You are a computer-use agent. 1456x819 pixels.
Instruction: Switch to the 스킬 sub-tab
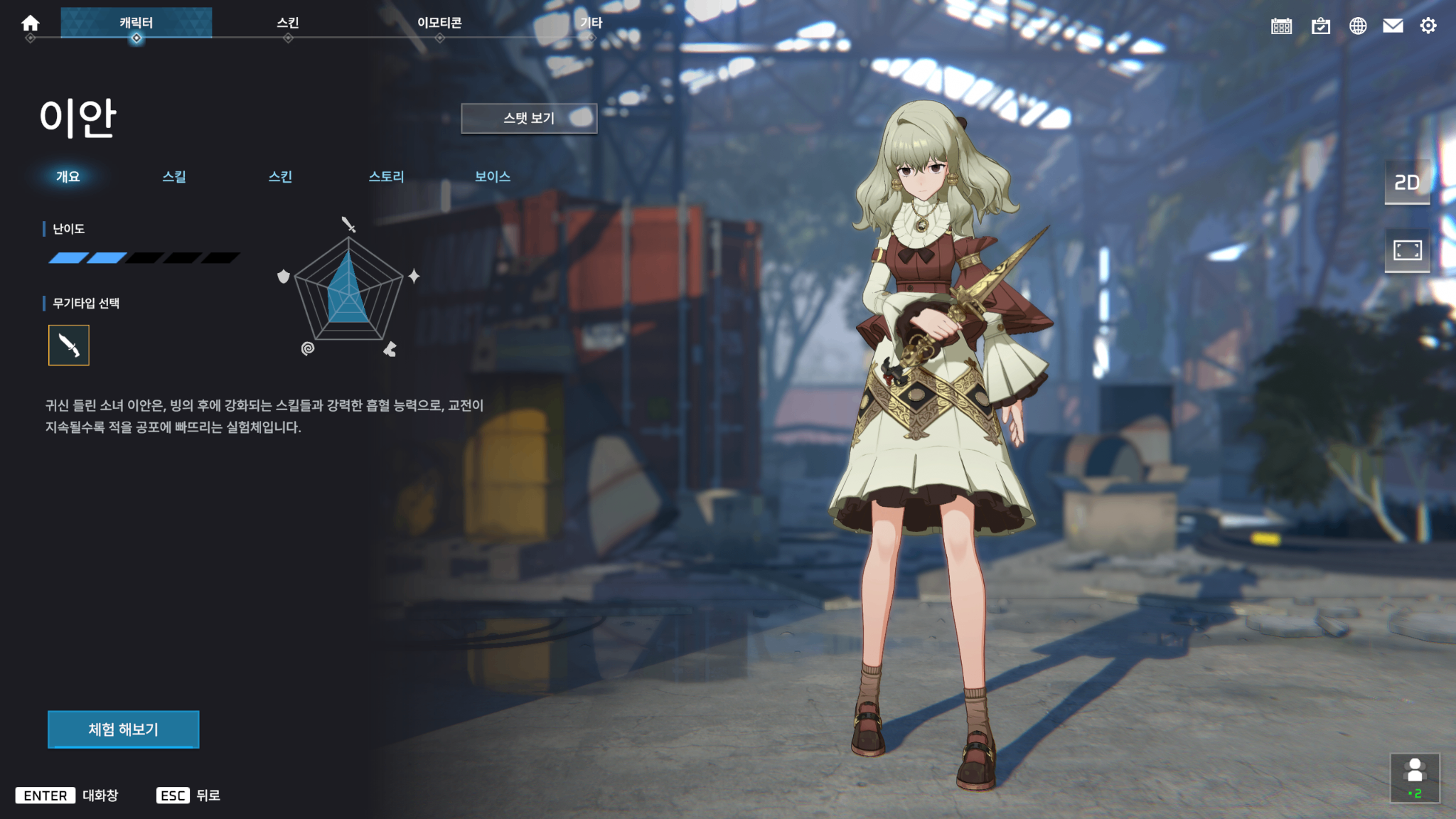click(x=174, y=176)
